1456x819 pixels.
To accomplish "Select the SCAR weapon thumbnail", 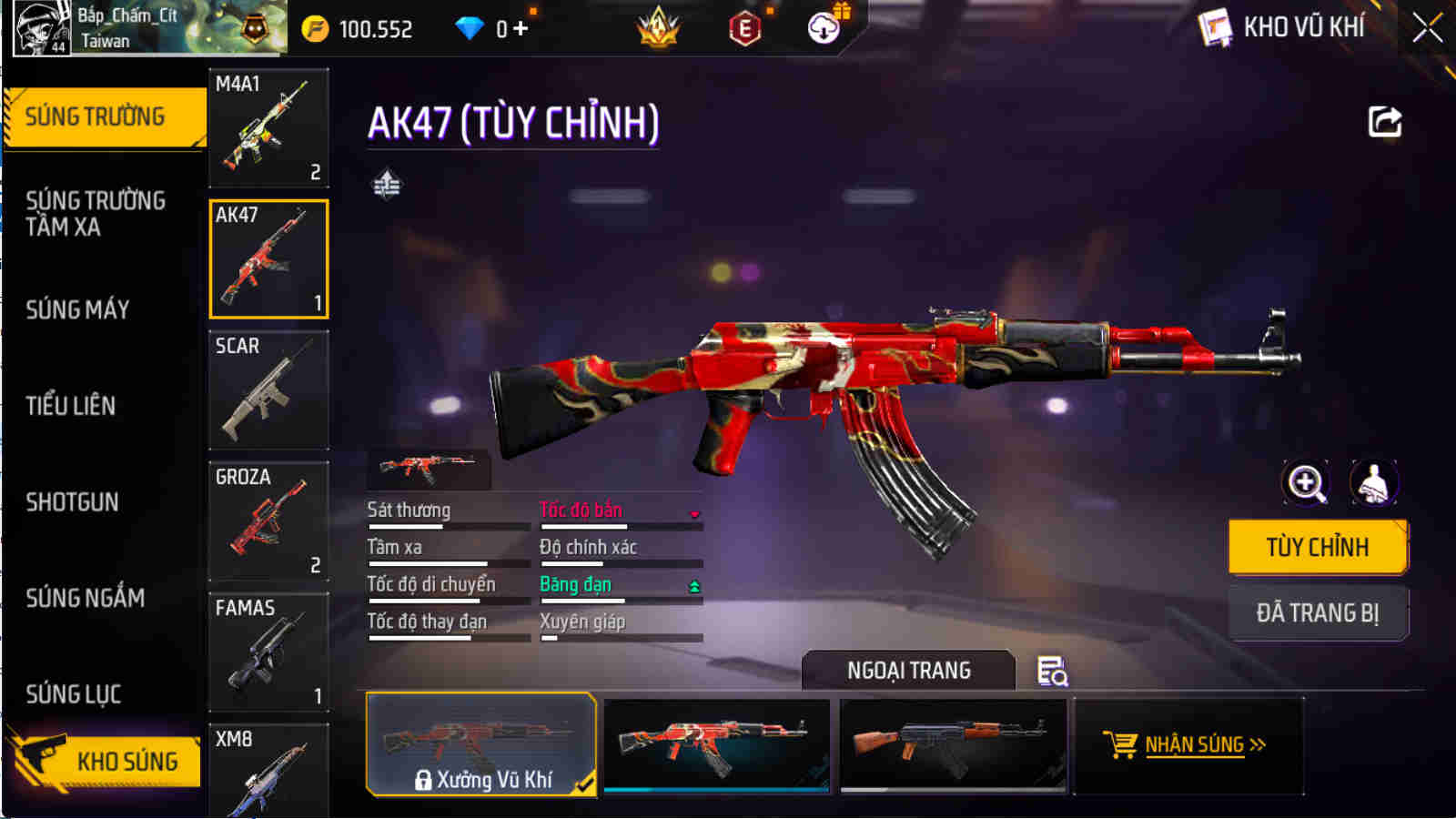I will pos(268,389).
